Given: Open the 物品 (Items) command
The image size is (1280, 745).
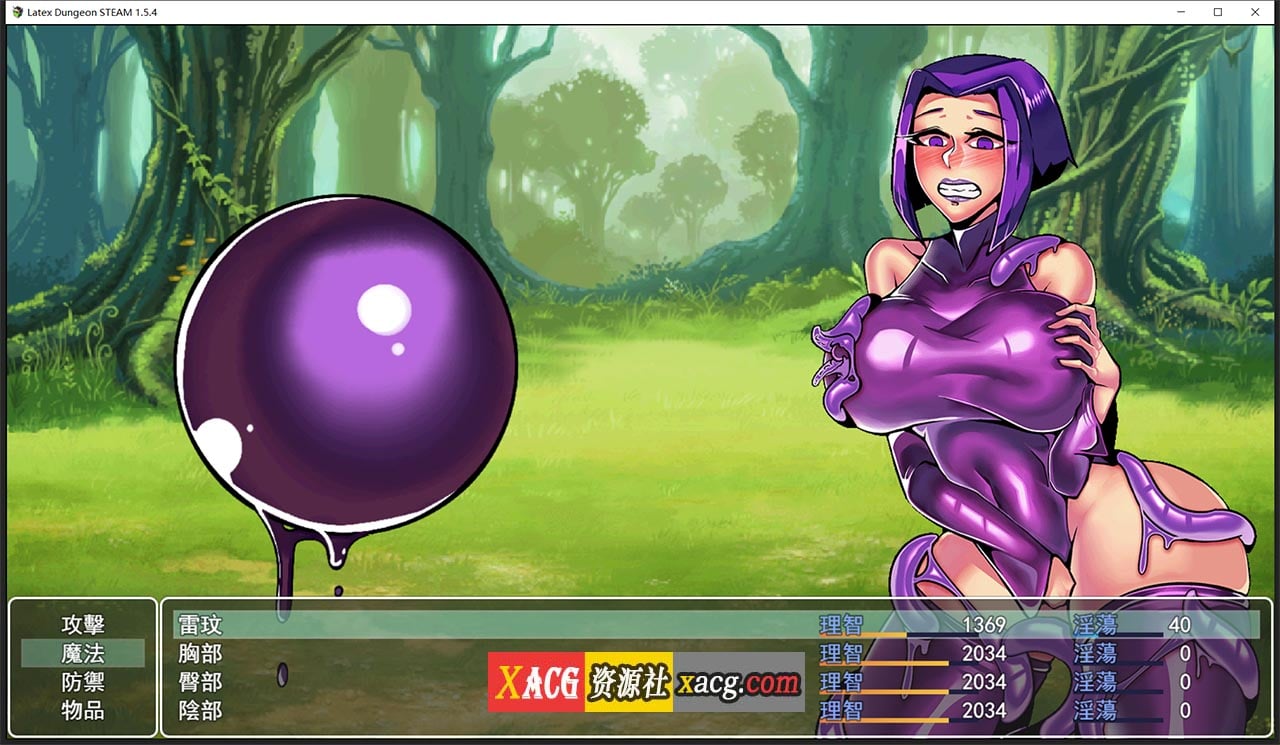Looking at the screenshot, I should point(85,710).
